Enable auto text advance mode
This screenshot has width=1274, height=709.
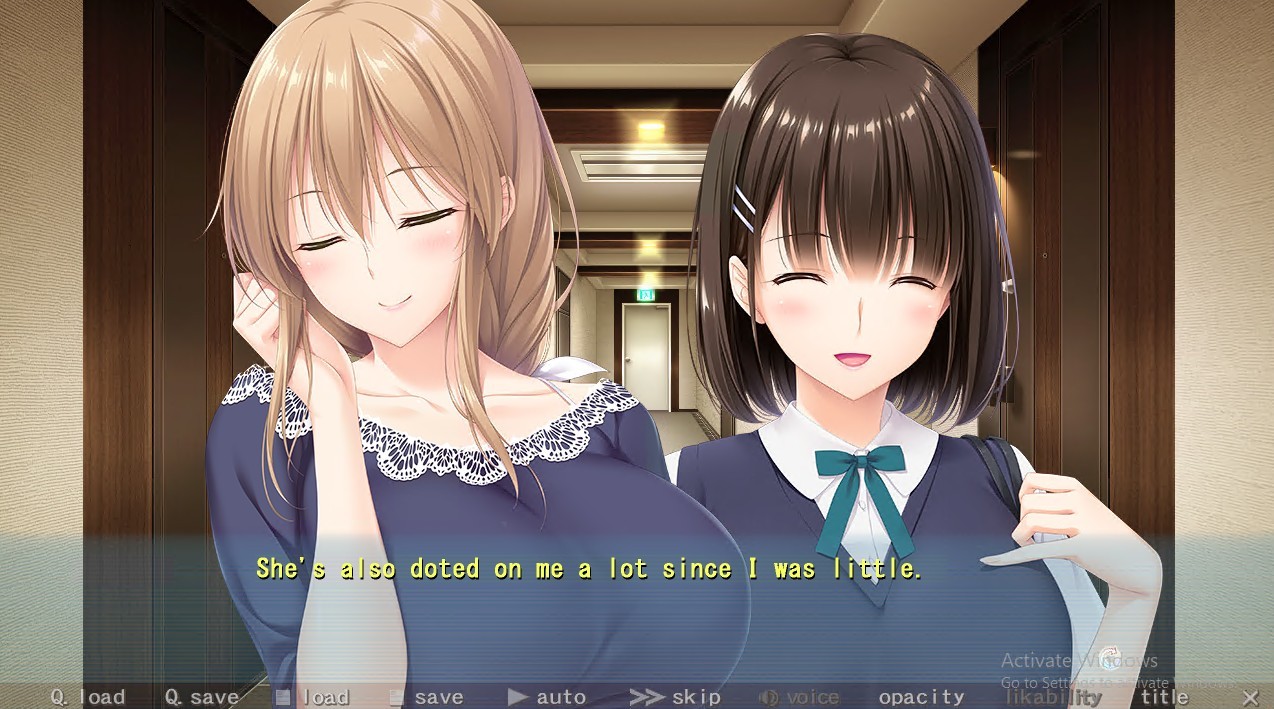point(547,697)
